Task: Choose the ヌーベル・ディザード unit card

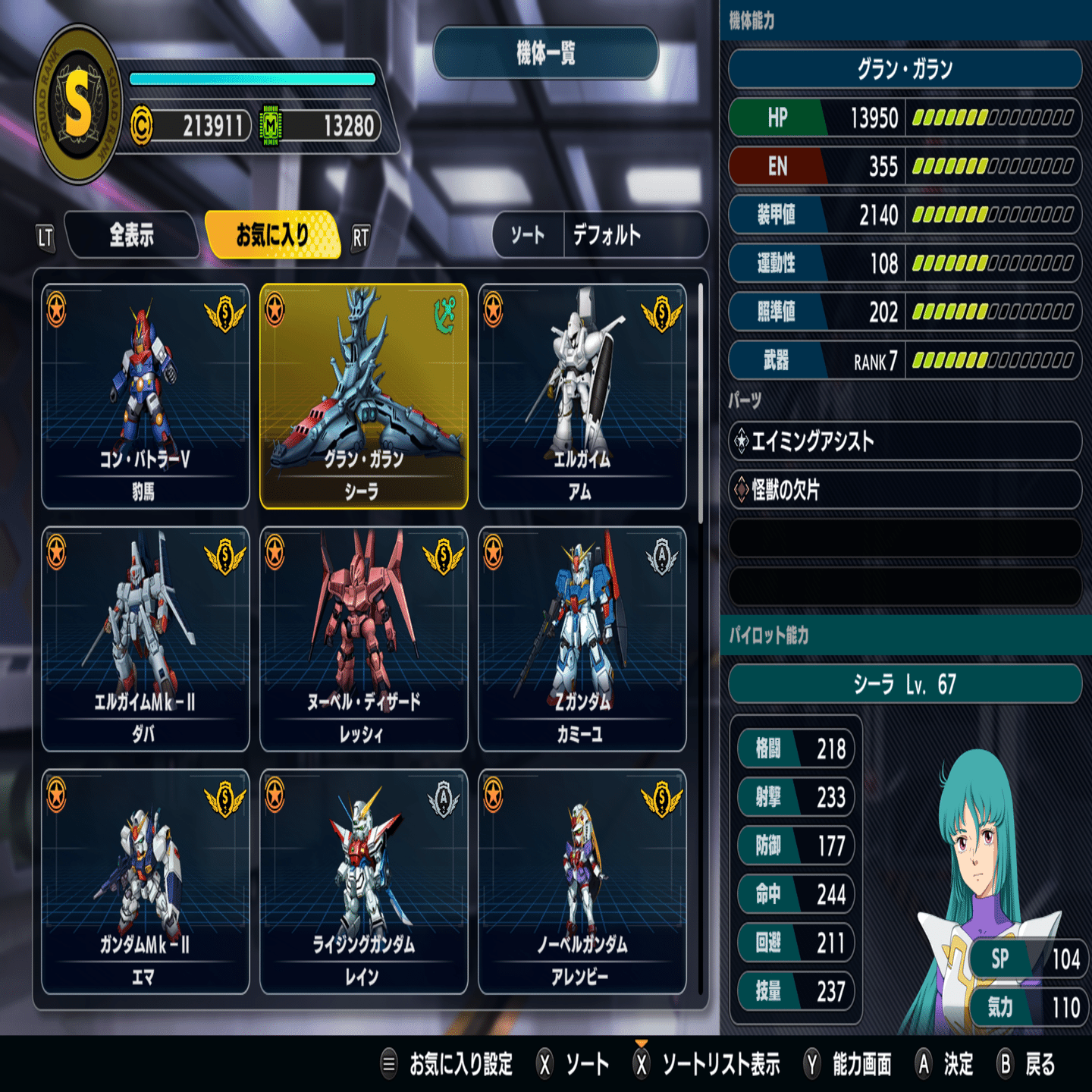Action: 364,639
